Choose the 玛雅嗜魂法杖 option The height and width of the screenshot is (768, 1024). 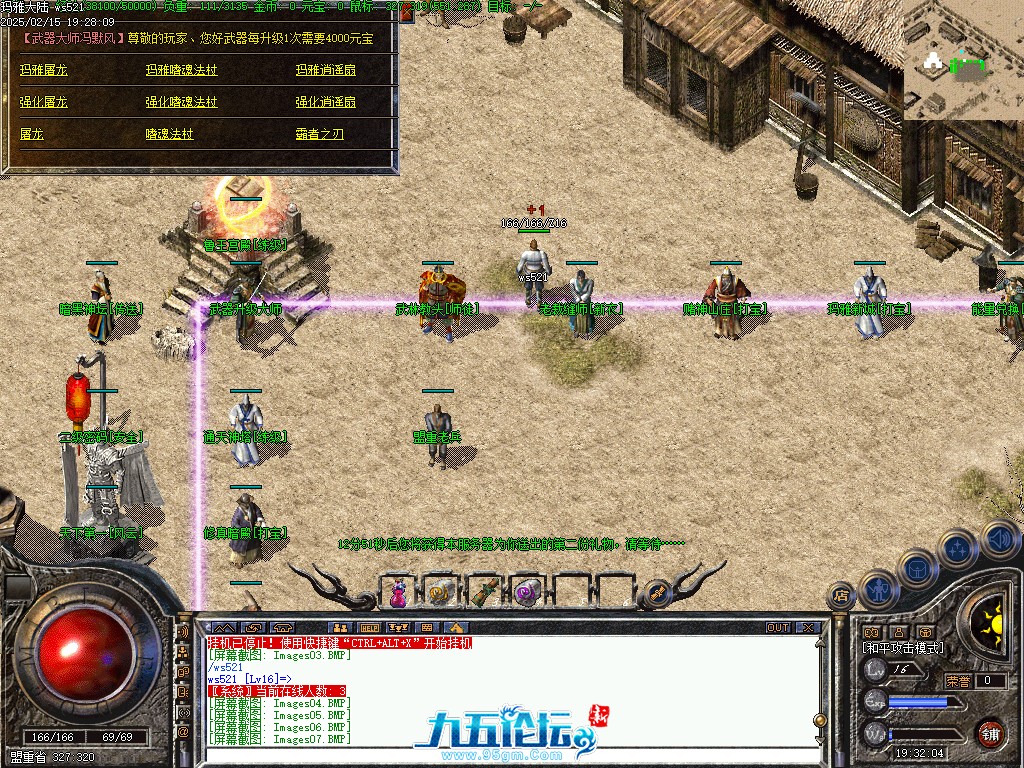click(181, 71)
